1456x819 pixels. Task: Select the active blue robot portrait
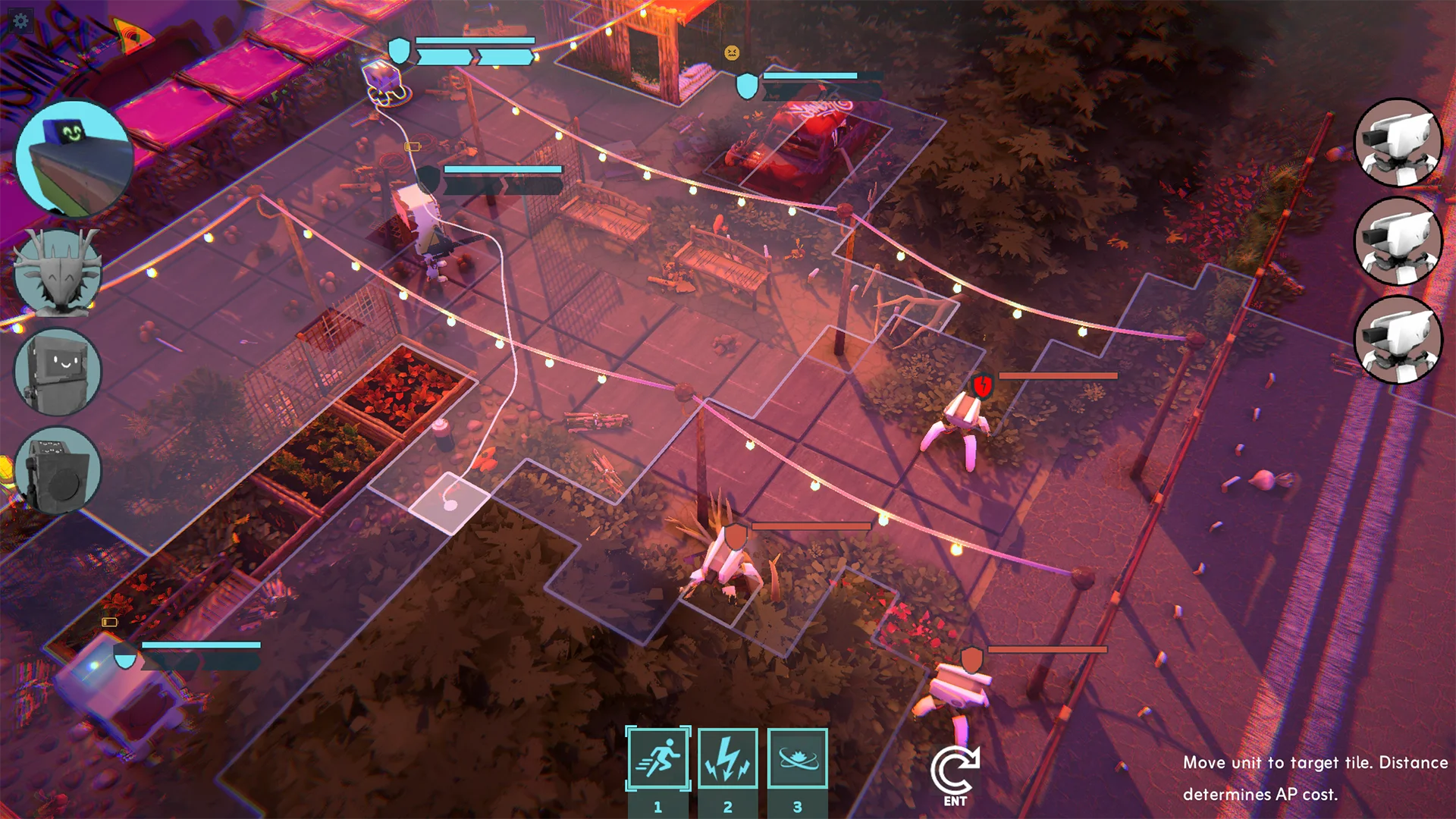point(74,158)
